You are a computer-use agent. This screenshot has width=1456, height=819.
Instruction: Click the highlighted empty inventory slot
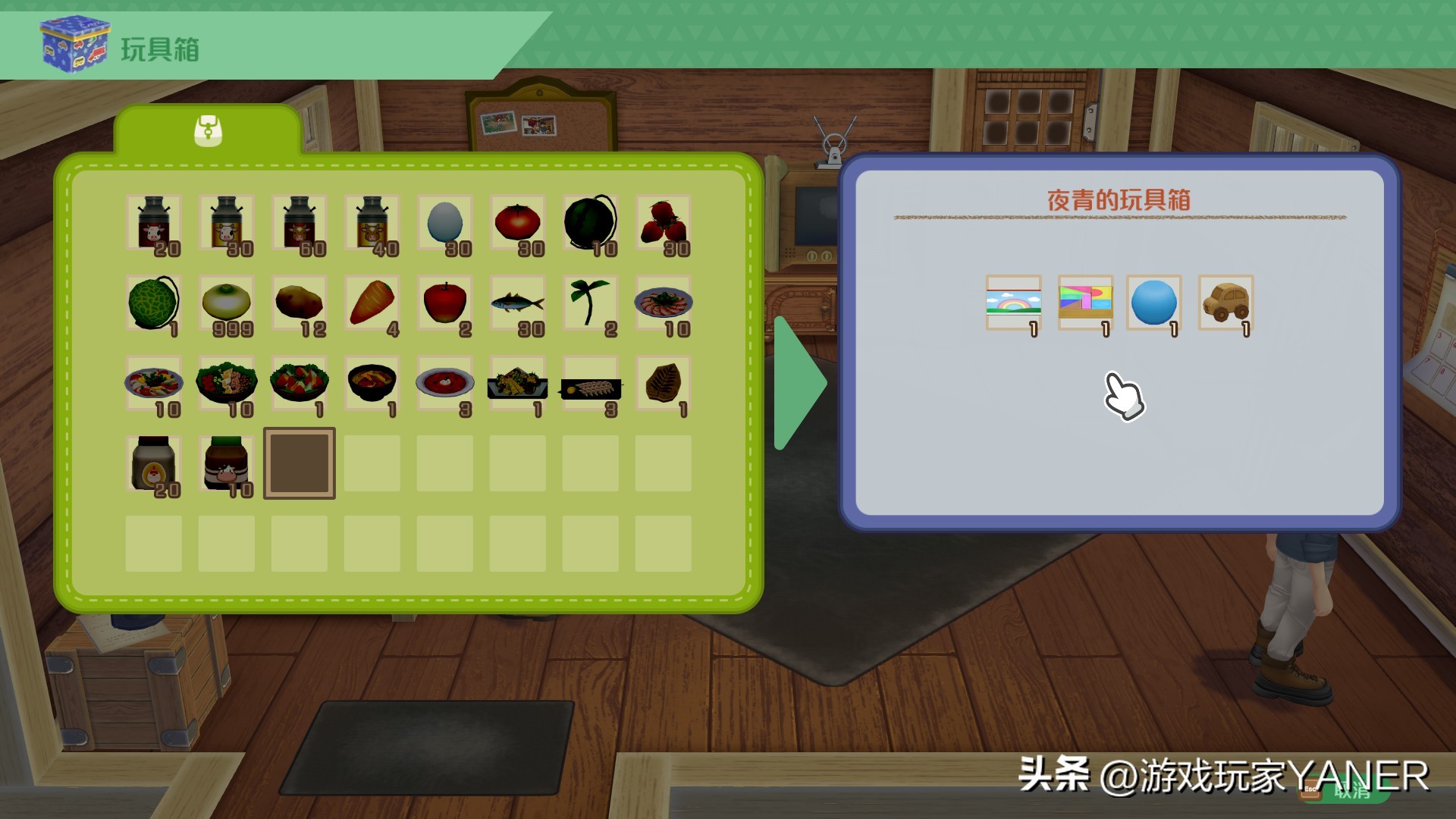299,463
